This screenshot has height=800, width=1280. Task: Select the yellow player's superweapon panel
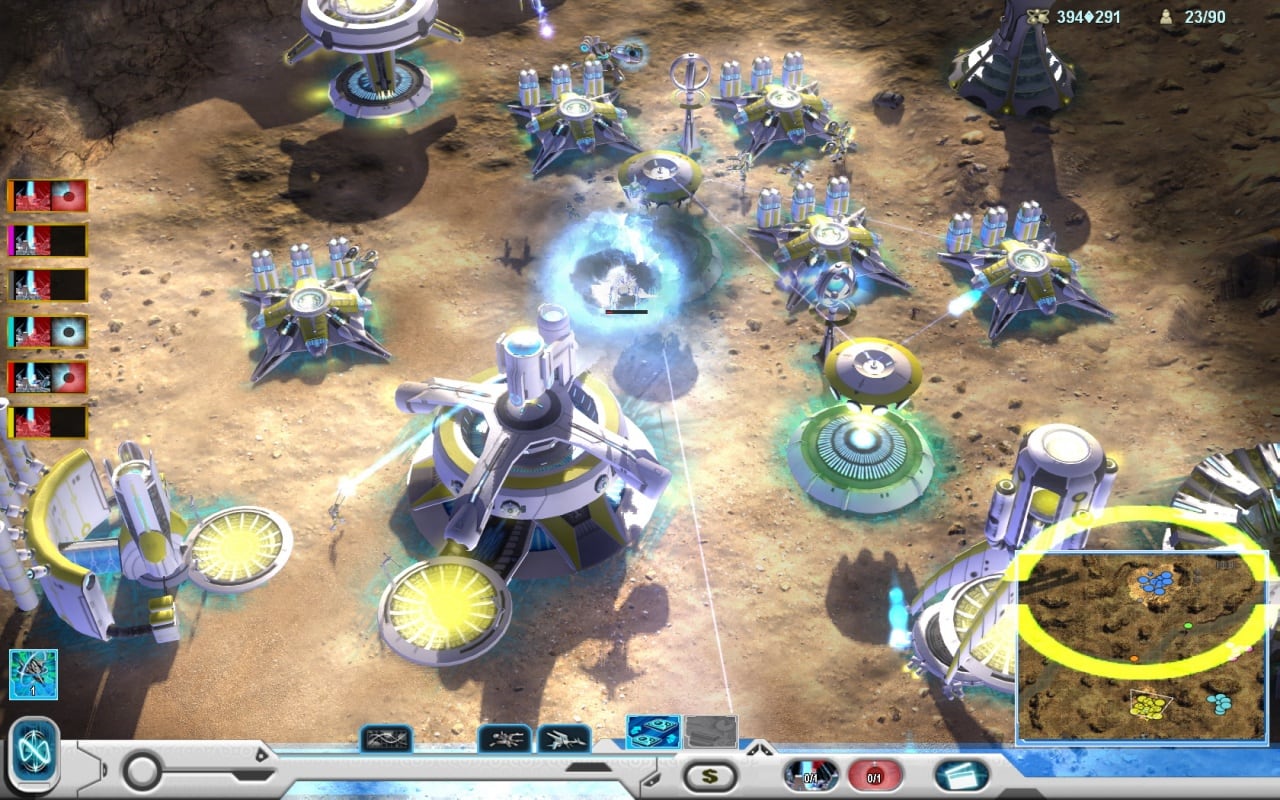point(48,422)
